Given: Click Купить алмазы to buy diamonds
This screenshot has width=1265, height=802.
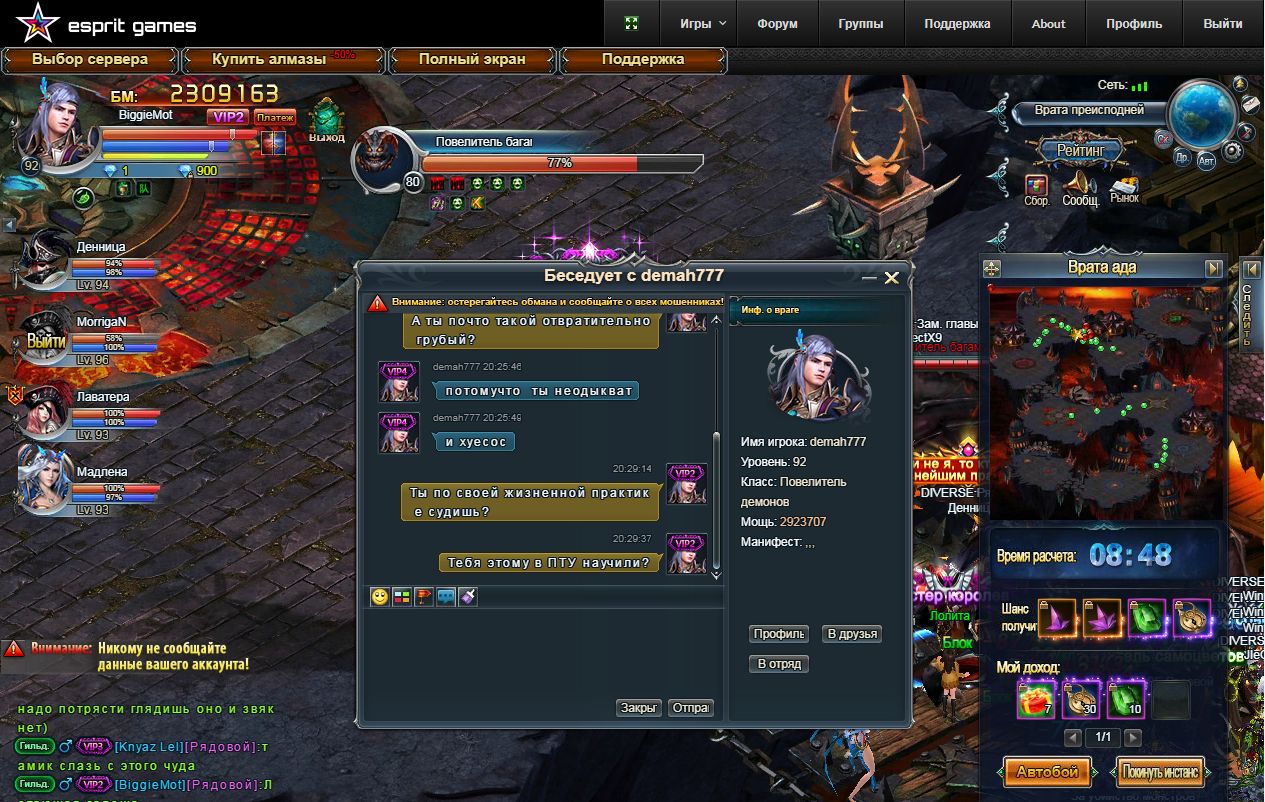Looking at the screenshot, I should pos(269,60).
